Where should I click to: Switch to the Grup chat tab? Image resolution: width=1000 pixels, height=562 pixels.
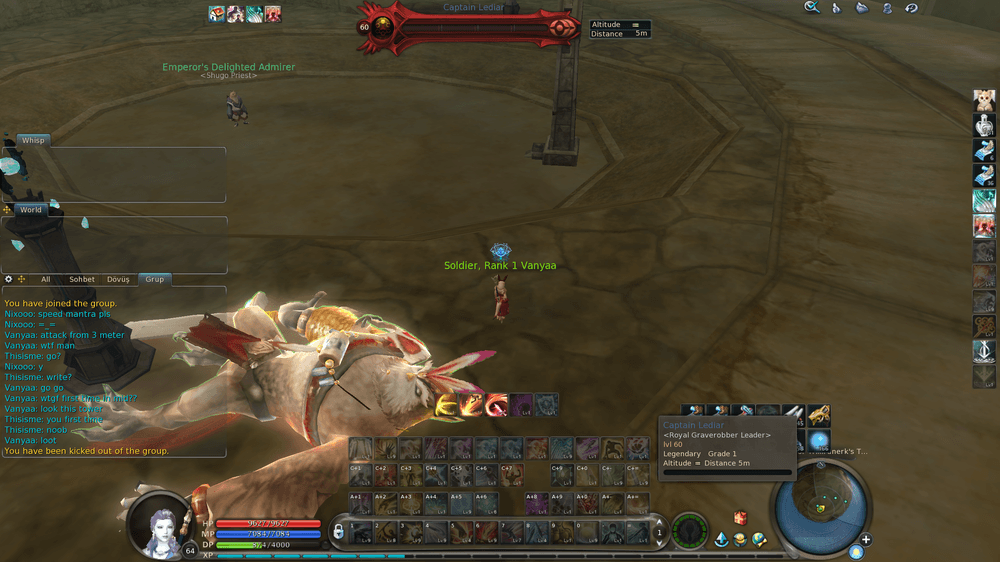click(x=155, y=279)
